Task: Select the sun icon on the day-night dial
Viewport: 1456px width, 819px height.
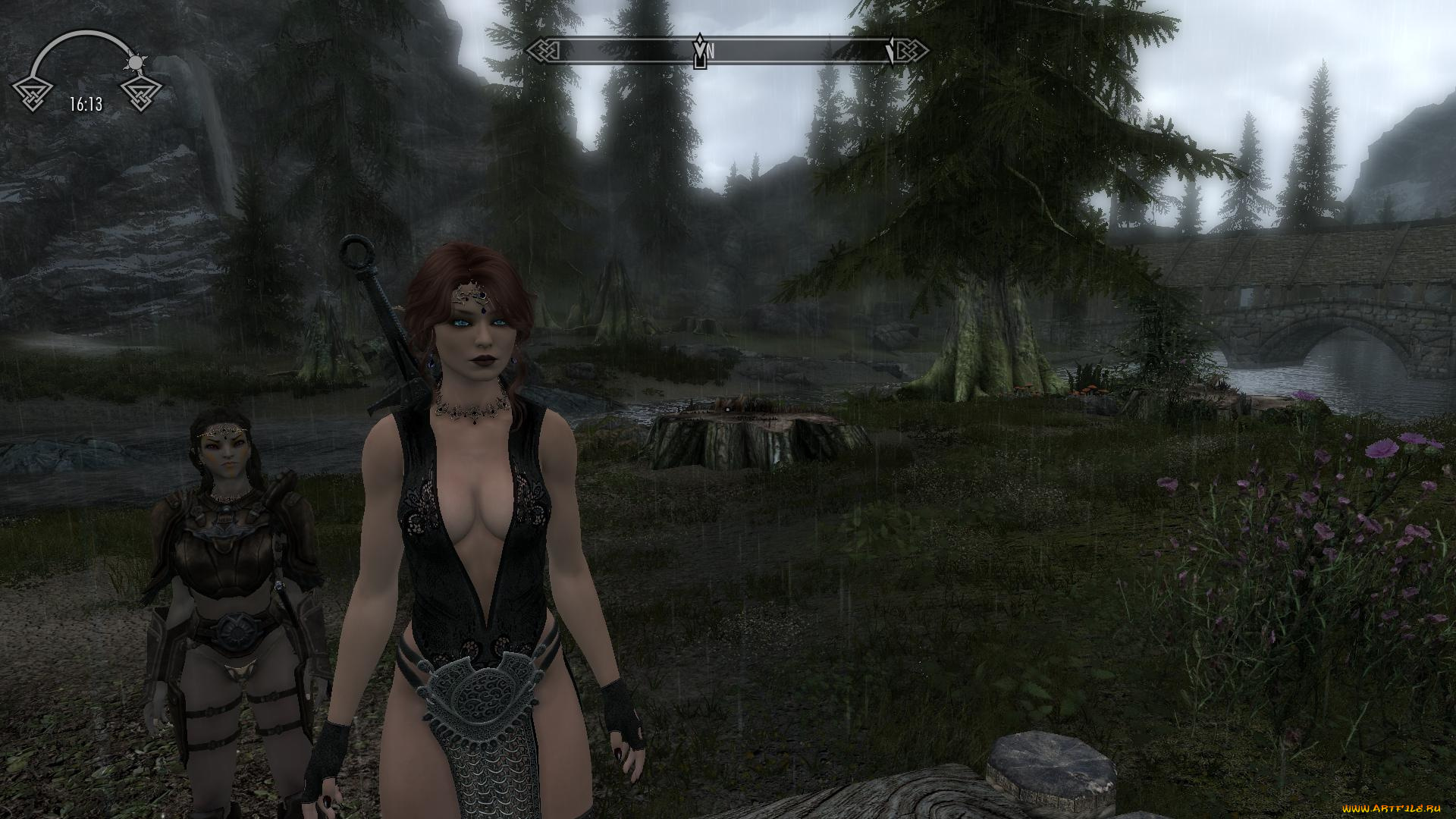Action: (136, 62)
